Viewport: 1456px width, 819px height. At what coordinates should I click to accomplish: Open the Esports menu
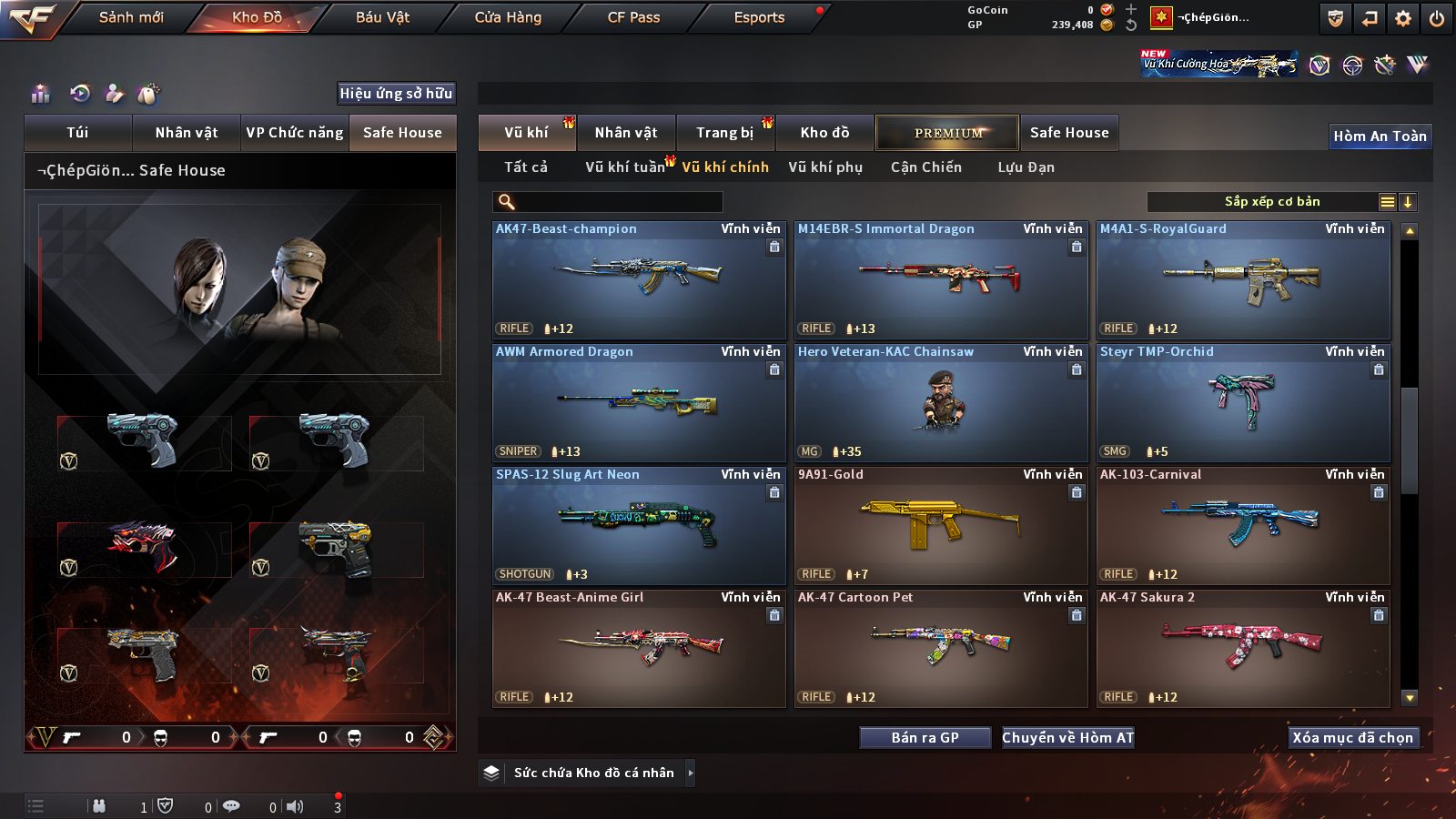coord(759,17)
